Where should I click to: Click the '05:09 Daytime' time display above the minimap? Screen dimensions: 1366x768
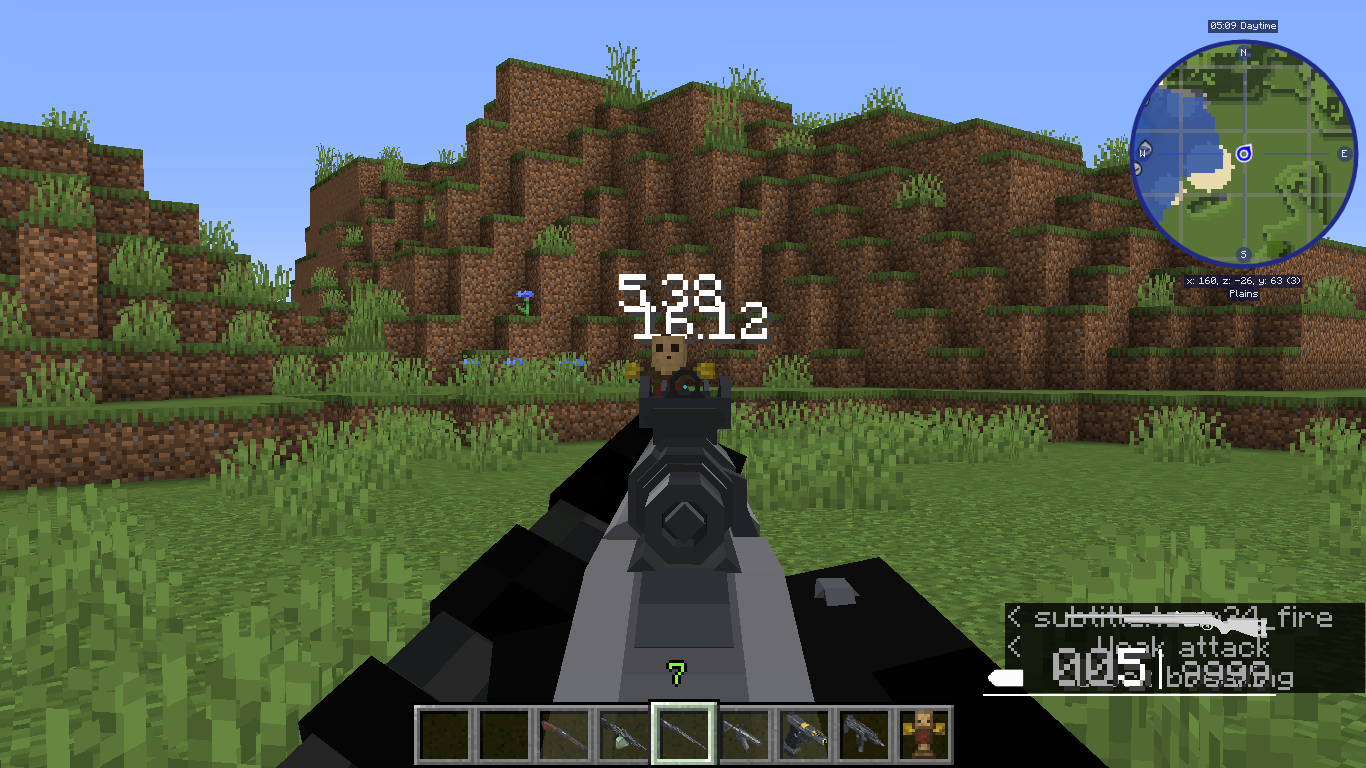(1243, 26)
